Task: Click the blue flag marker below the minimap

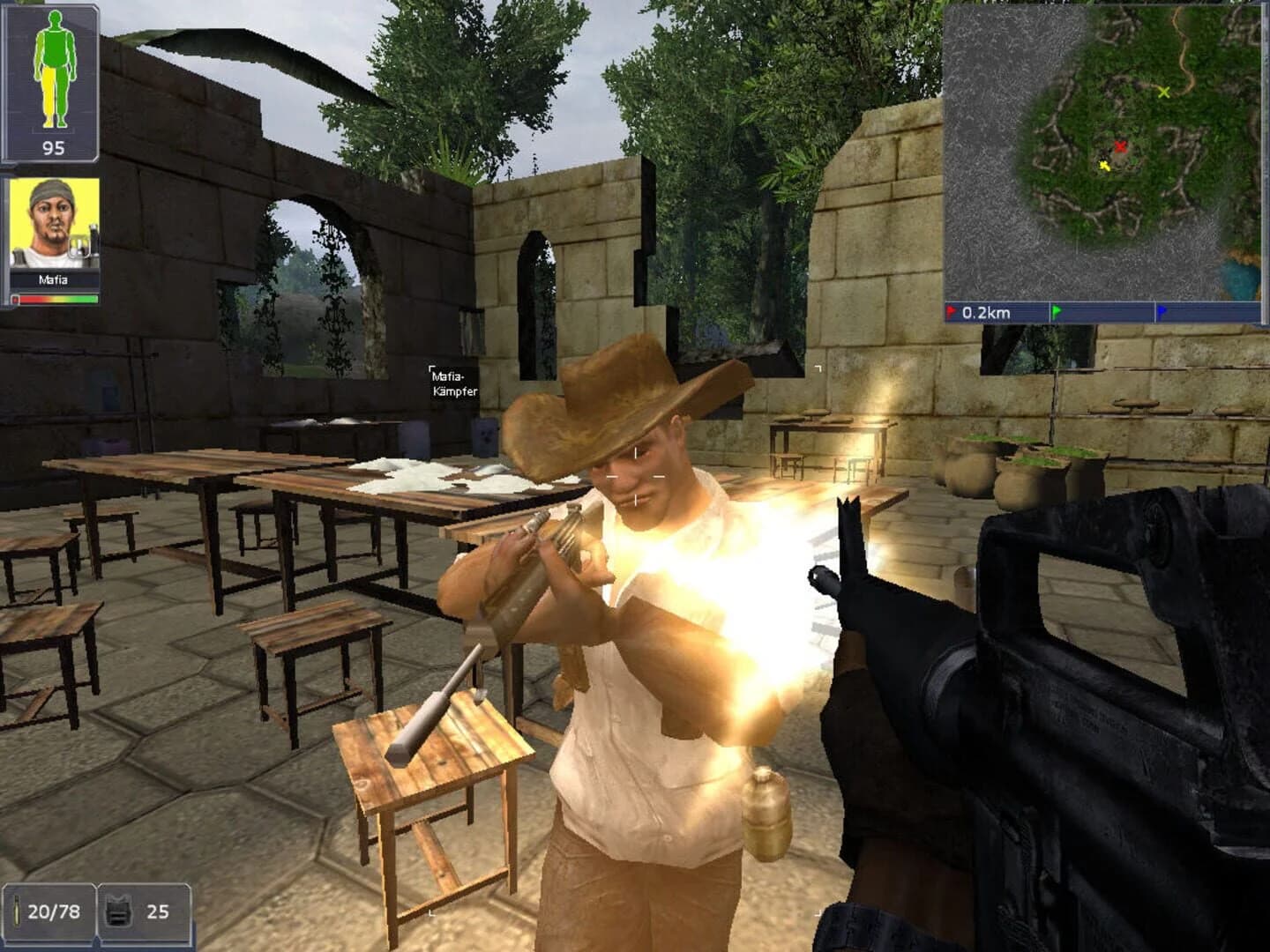Action: (1162, 309)
